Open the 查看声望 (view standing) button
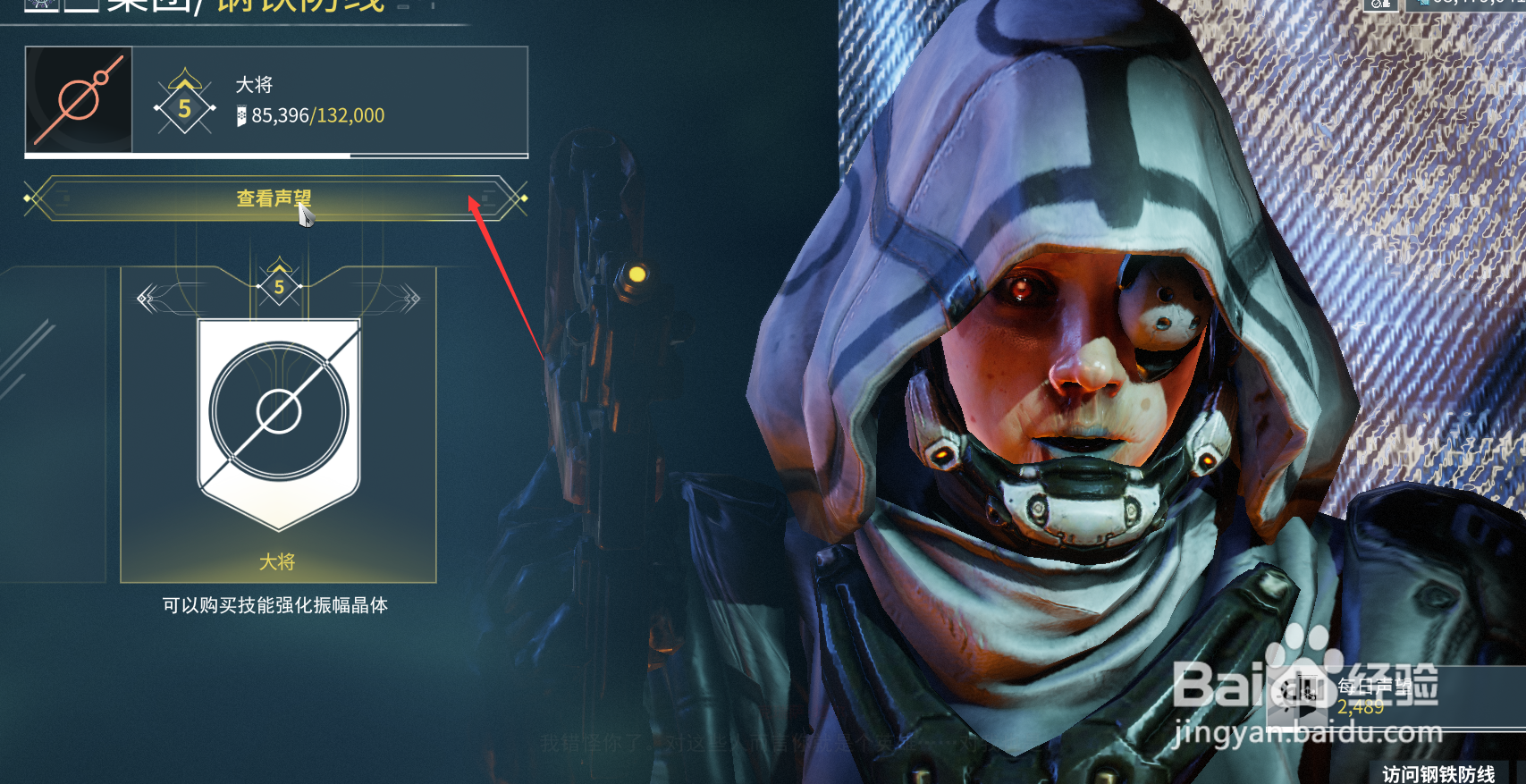1526x784 pixels. pos(274,198)
